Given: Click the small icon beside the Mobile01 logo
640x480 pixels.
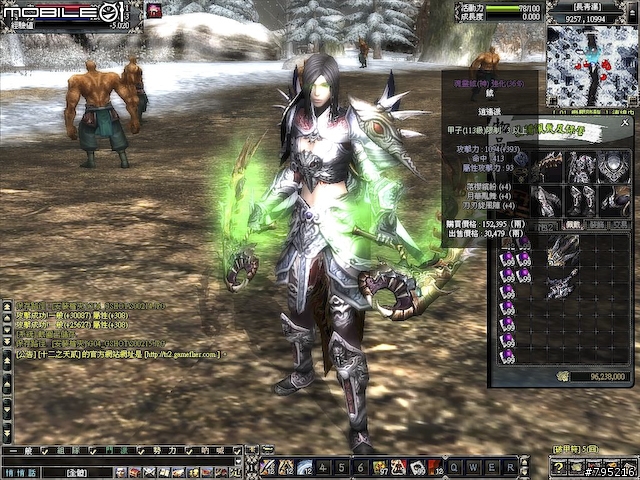Looking at the screenshot, I should click(x=155, y=10).
